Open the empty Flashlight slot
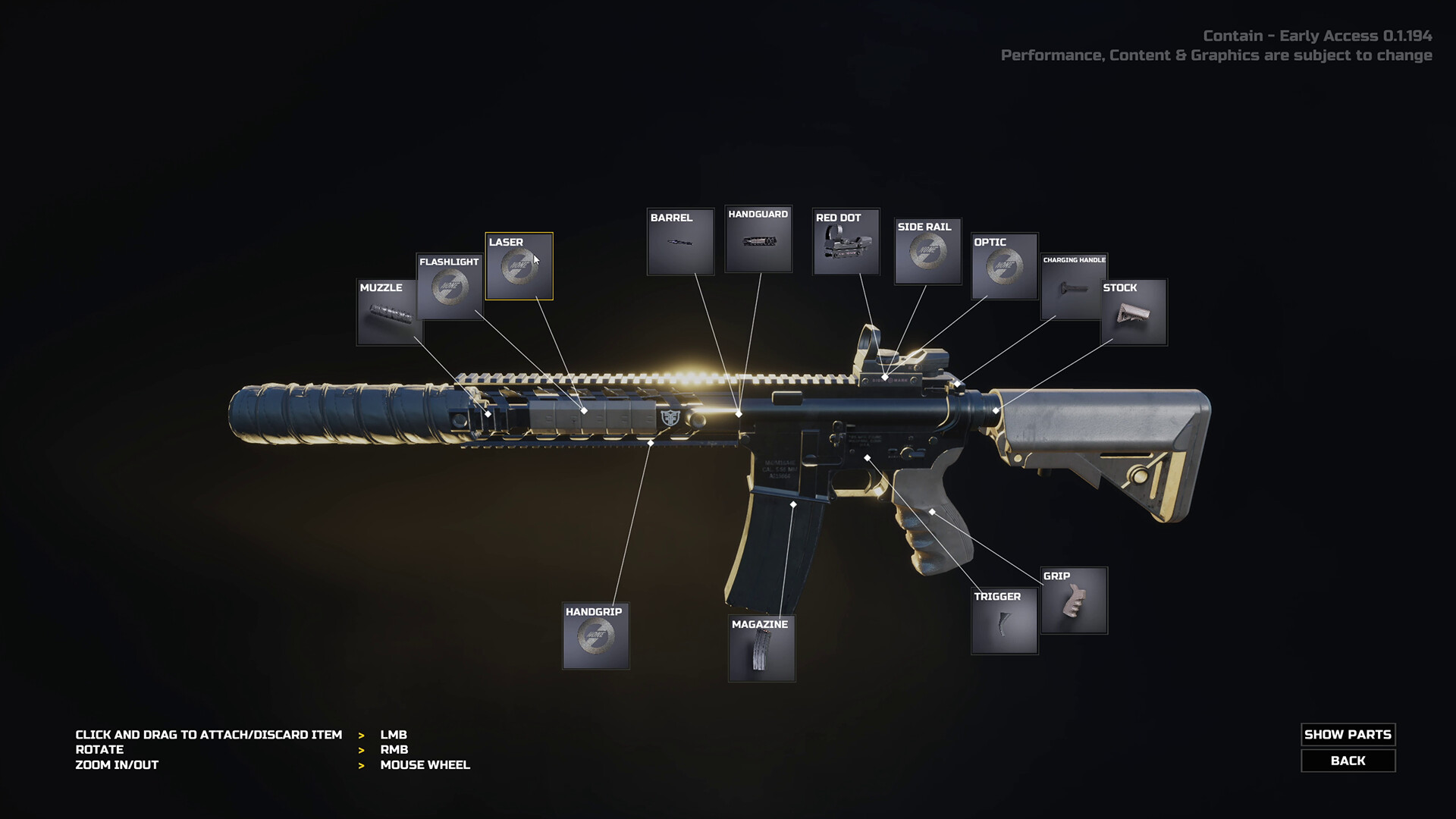This screenshot has height=819, width=1456. coord(450,287)
